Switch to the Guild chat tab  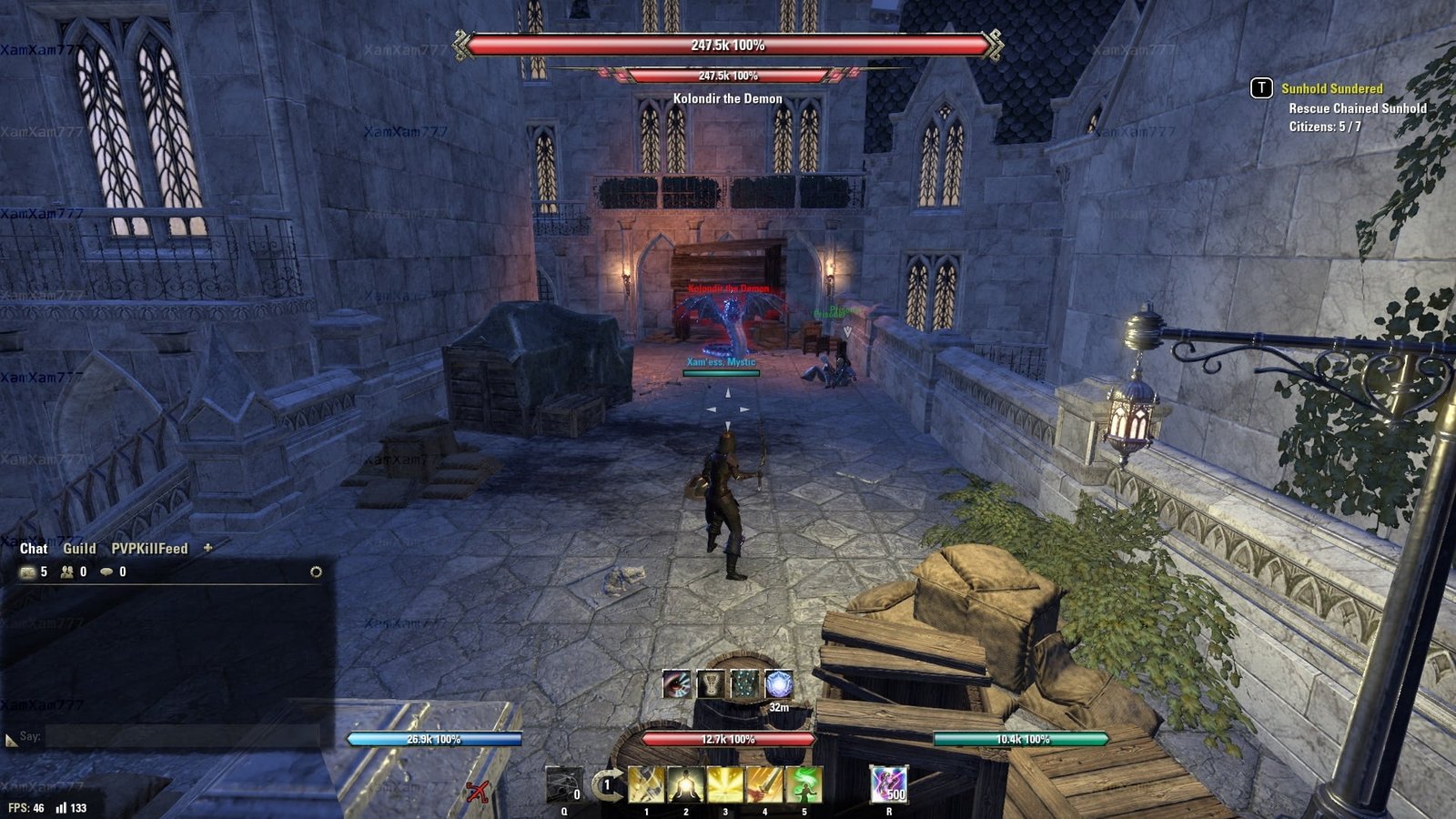(79, 549)
